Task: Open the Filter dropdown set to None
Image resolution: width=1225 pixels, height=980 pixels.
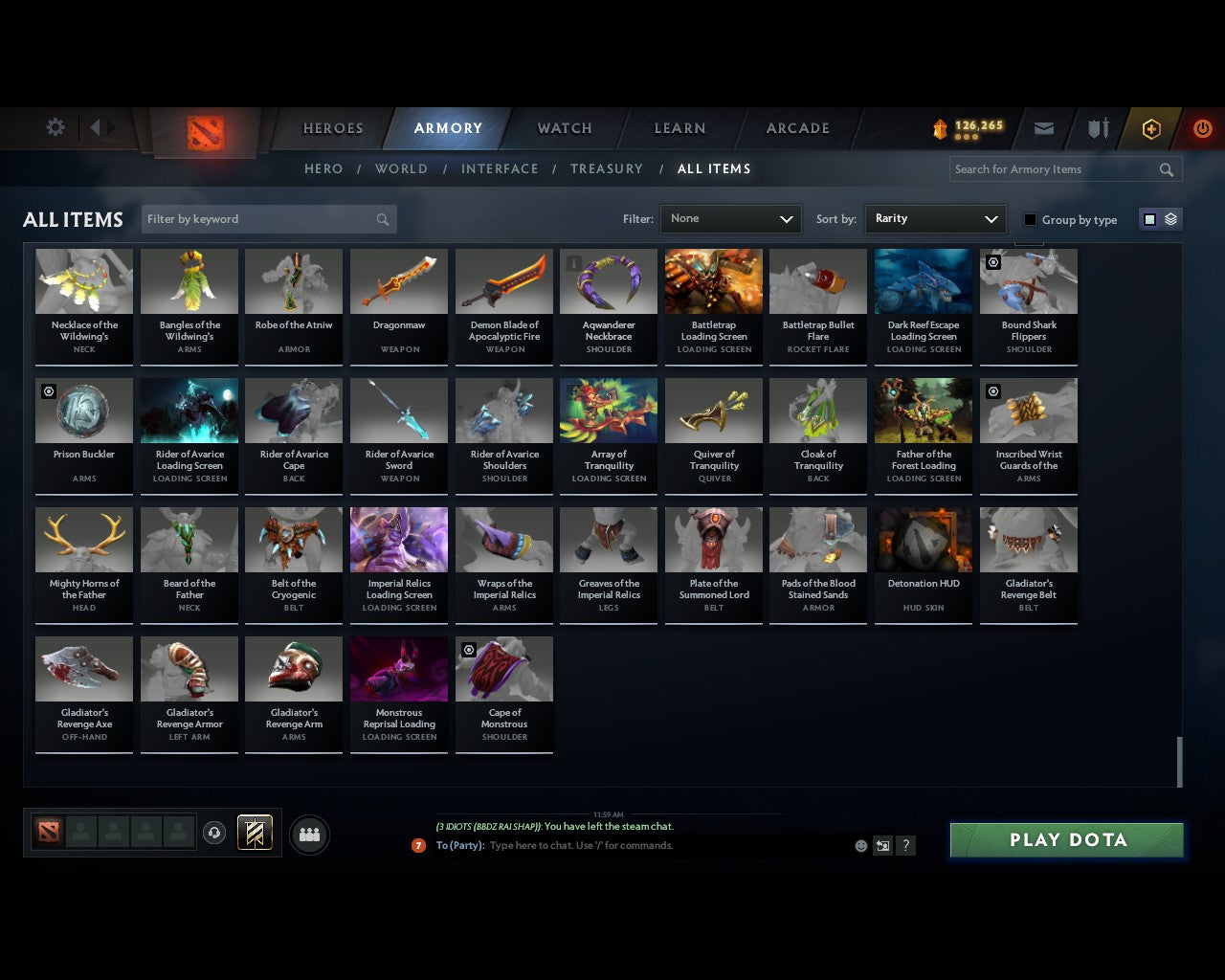Action: pyautogui.click(x=730, y=218)
